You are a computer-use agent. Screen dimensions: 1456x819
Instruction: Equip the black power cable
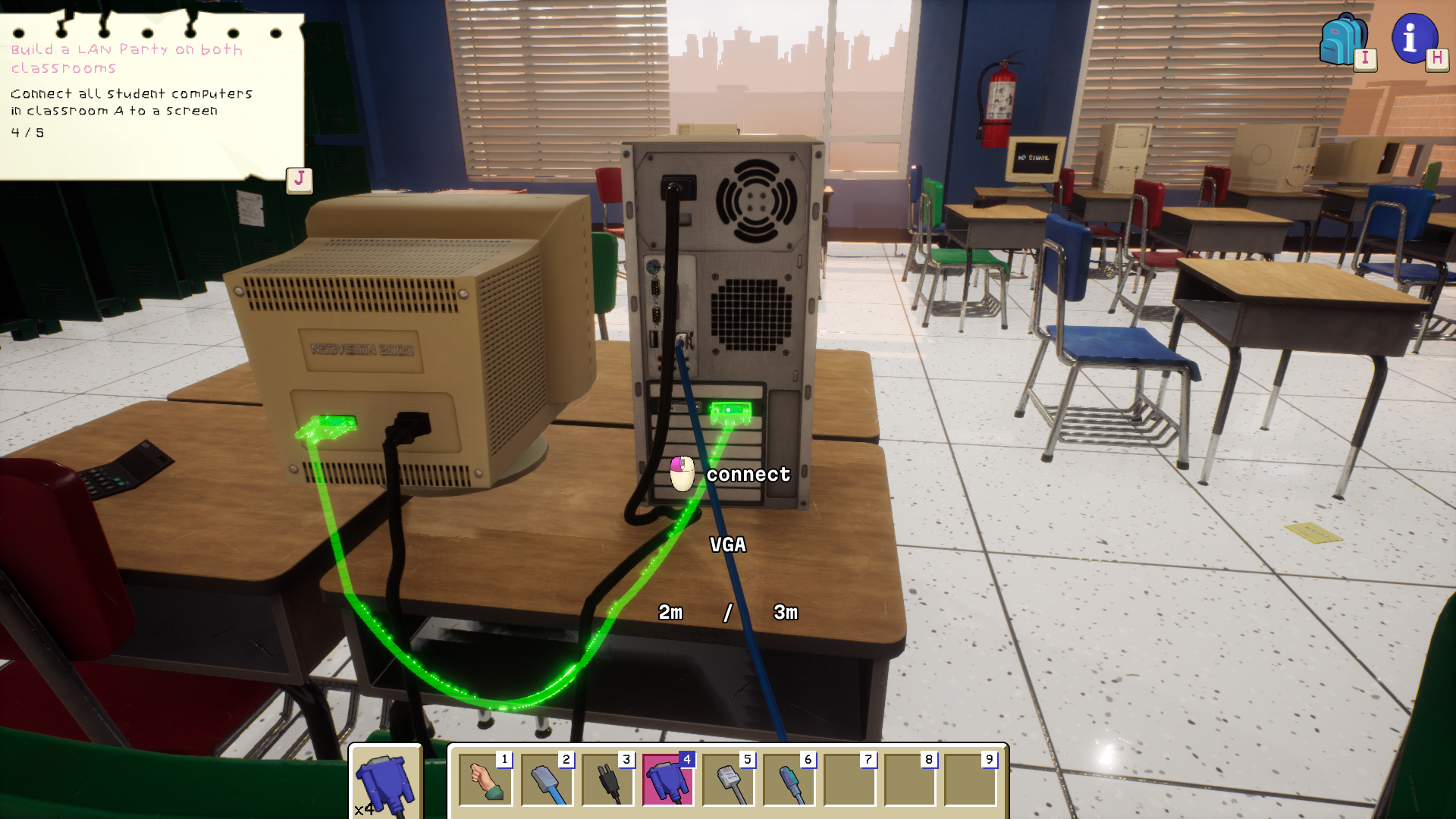pos(607,780)
